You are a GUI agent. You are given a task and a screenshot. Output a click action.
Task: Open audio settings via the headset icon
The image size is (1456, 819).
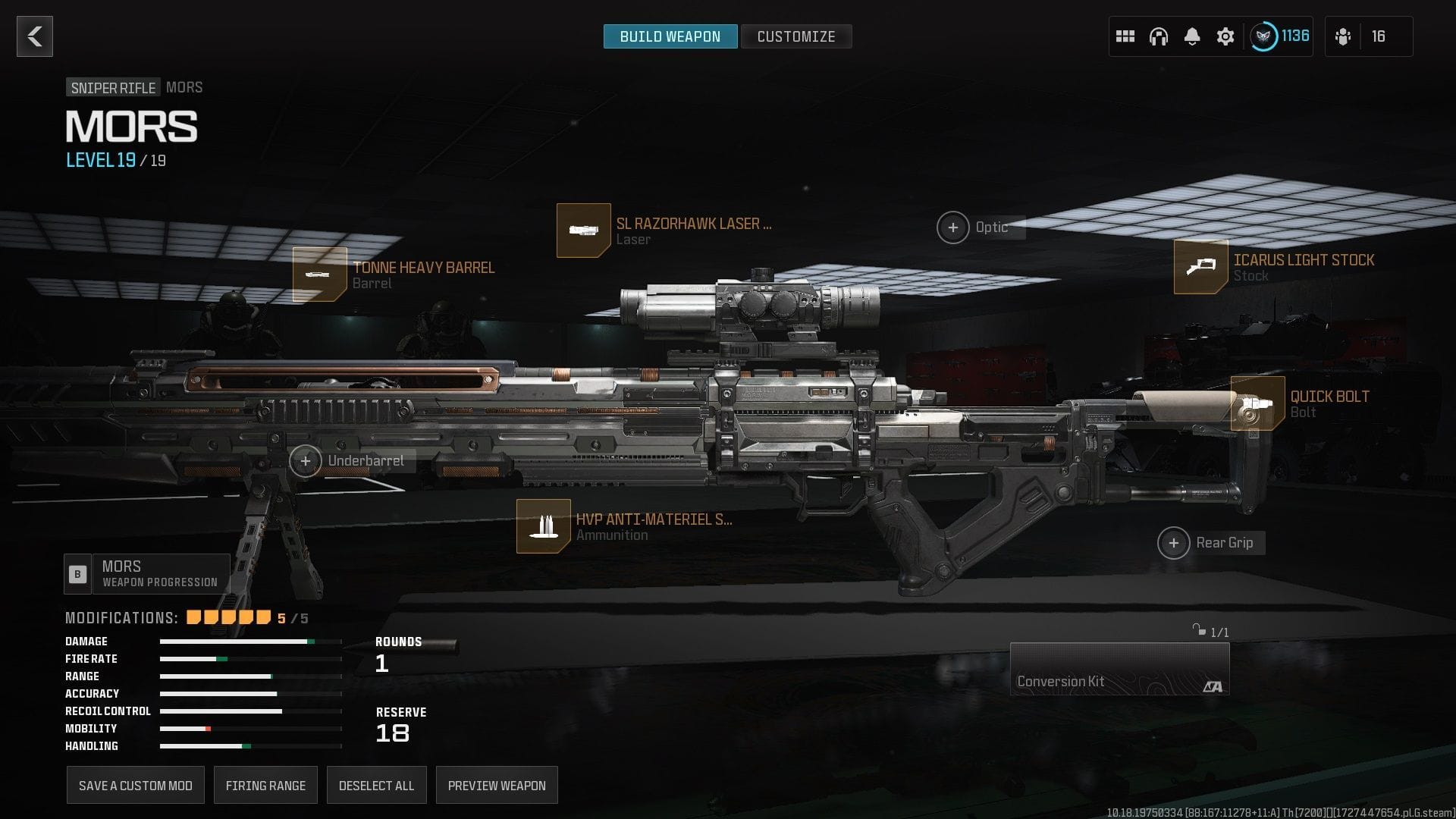pos(1158,36)
